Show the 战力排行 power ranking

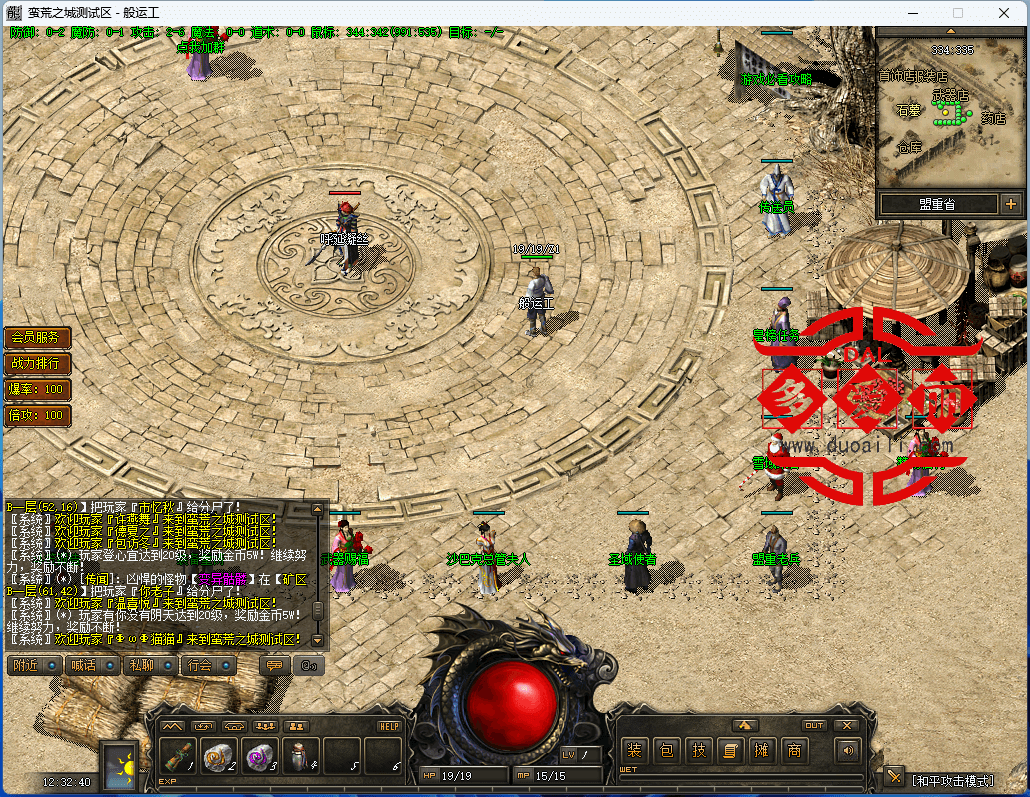coord(36,363)
